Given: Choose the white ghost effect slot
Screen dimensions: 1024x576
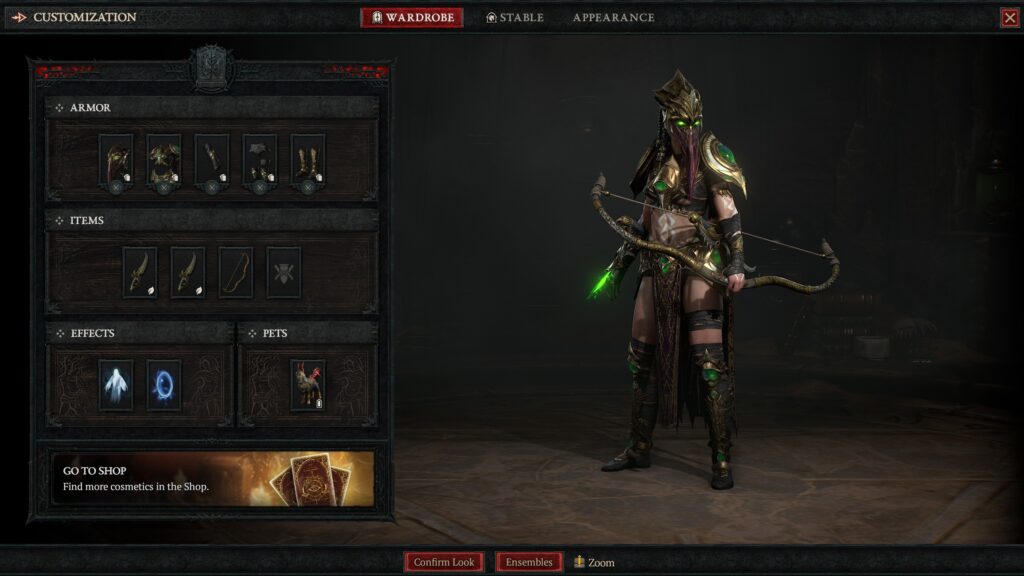Looking at the screenshot, I should (x=116, y=385).
